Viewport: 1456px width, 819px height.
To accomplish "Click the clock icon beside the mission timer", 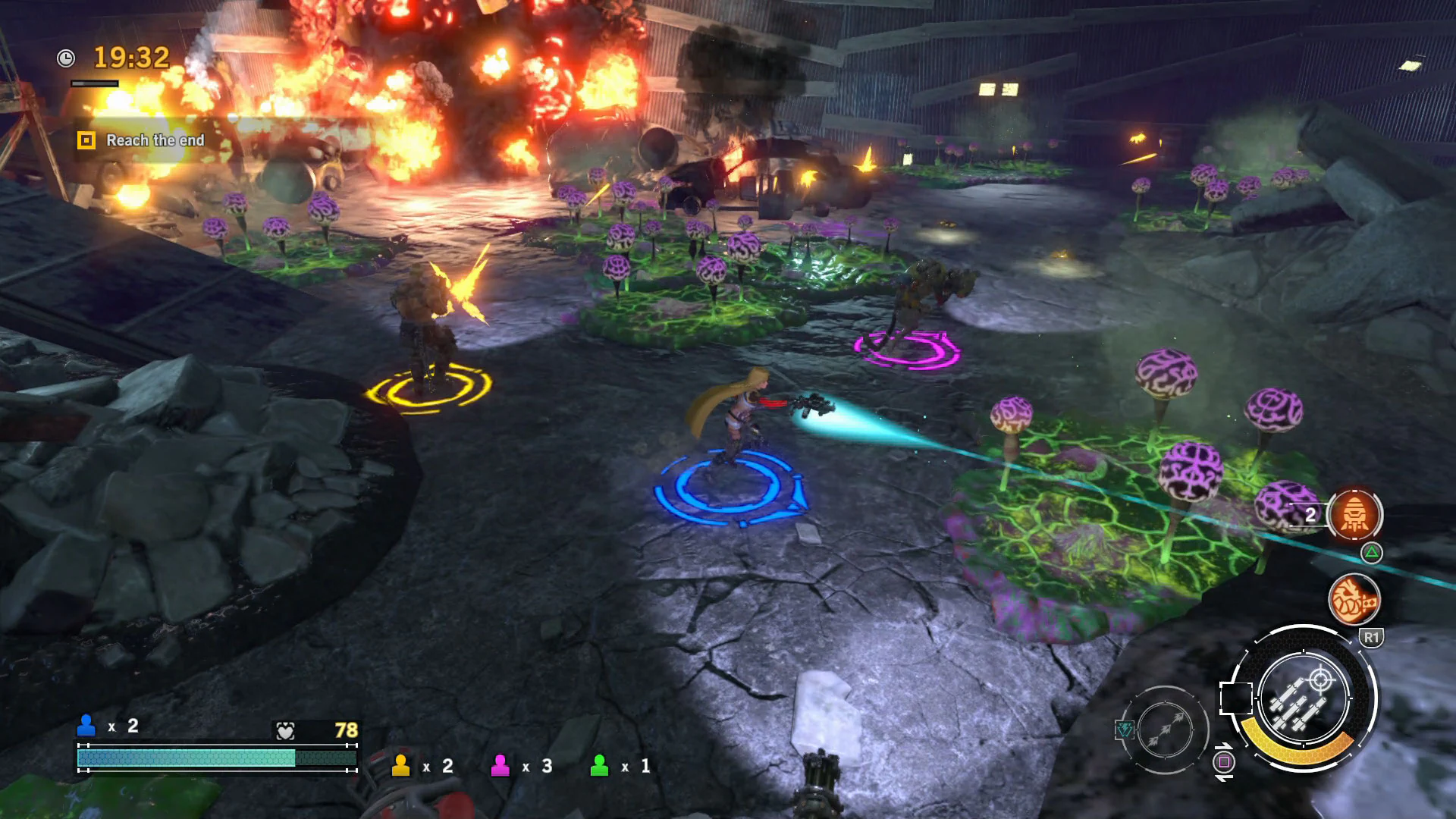I will (64, 57).
